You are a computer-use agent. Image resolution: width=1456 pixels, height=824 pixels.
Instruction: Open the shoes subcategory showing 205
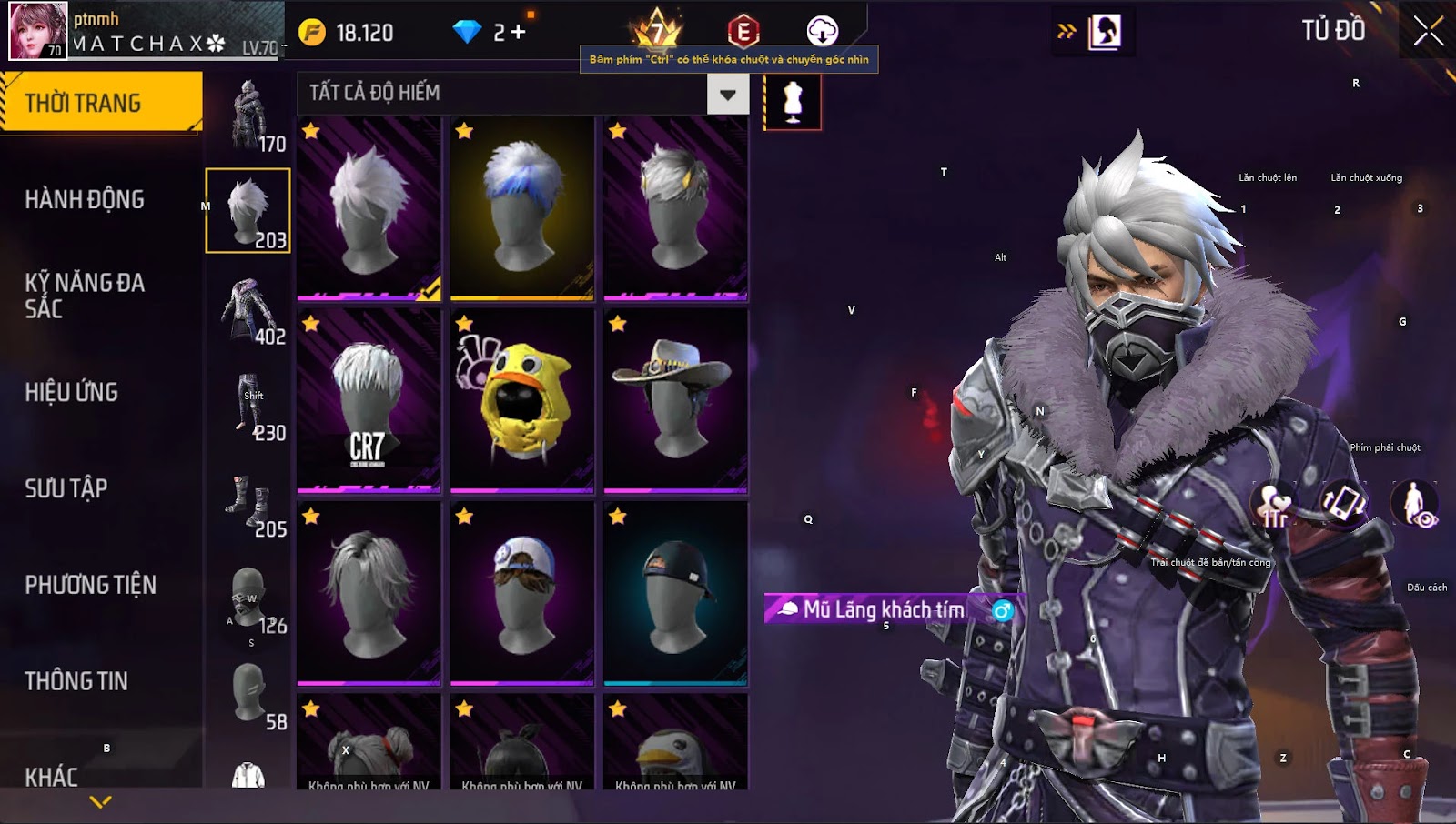(248, 503)
